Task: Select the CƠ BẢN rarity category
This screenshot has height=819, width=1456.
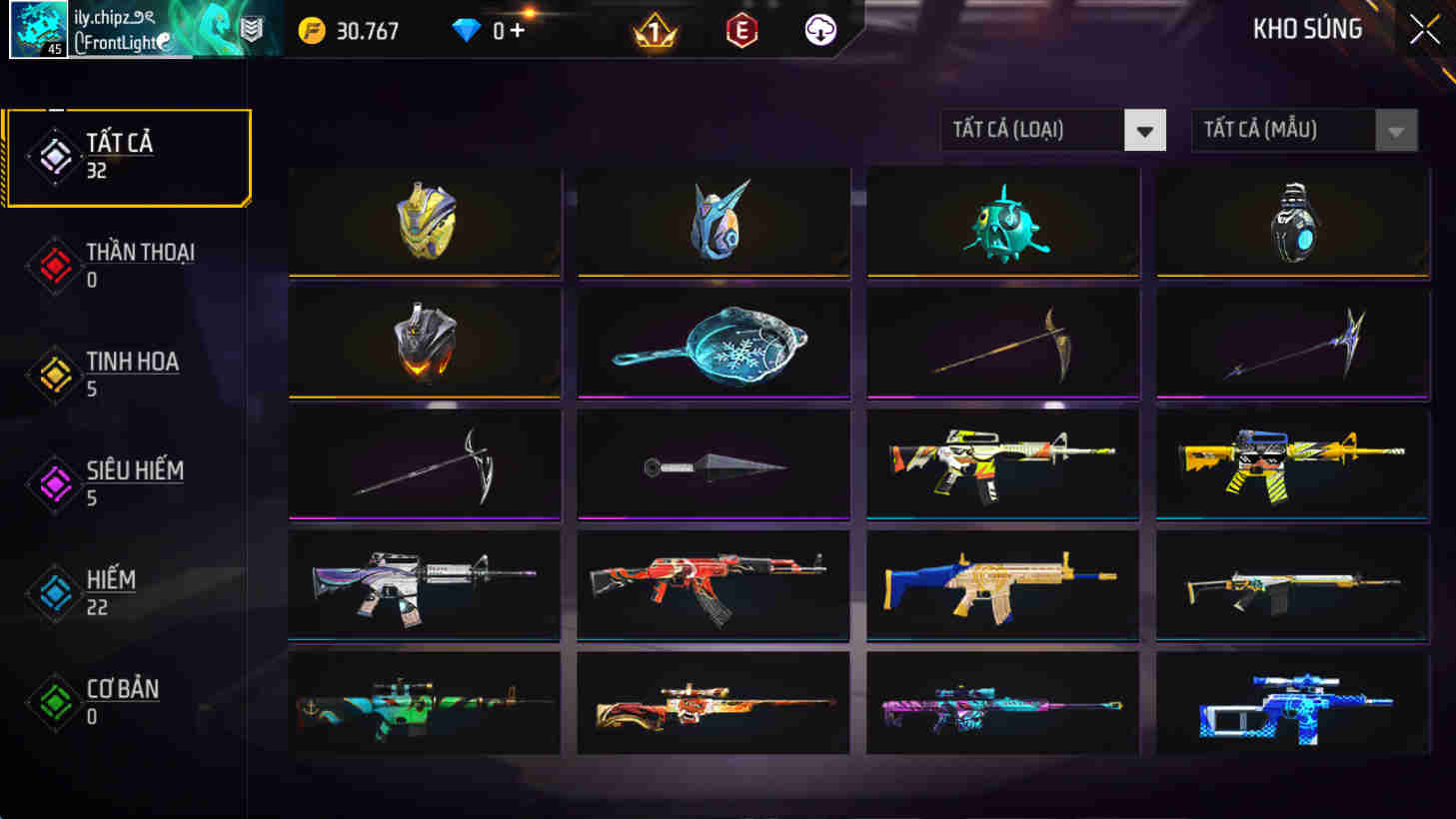Action: 54,700
